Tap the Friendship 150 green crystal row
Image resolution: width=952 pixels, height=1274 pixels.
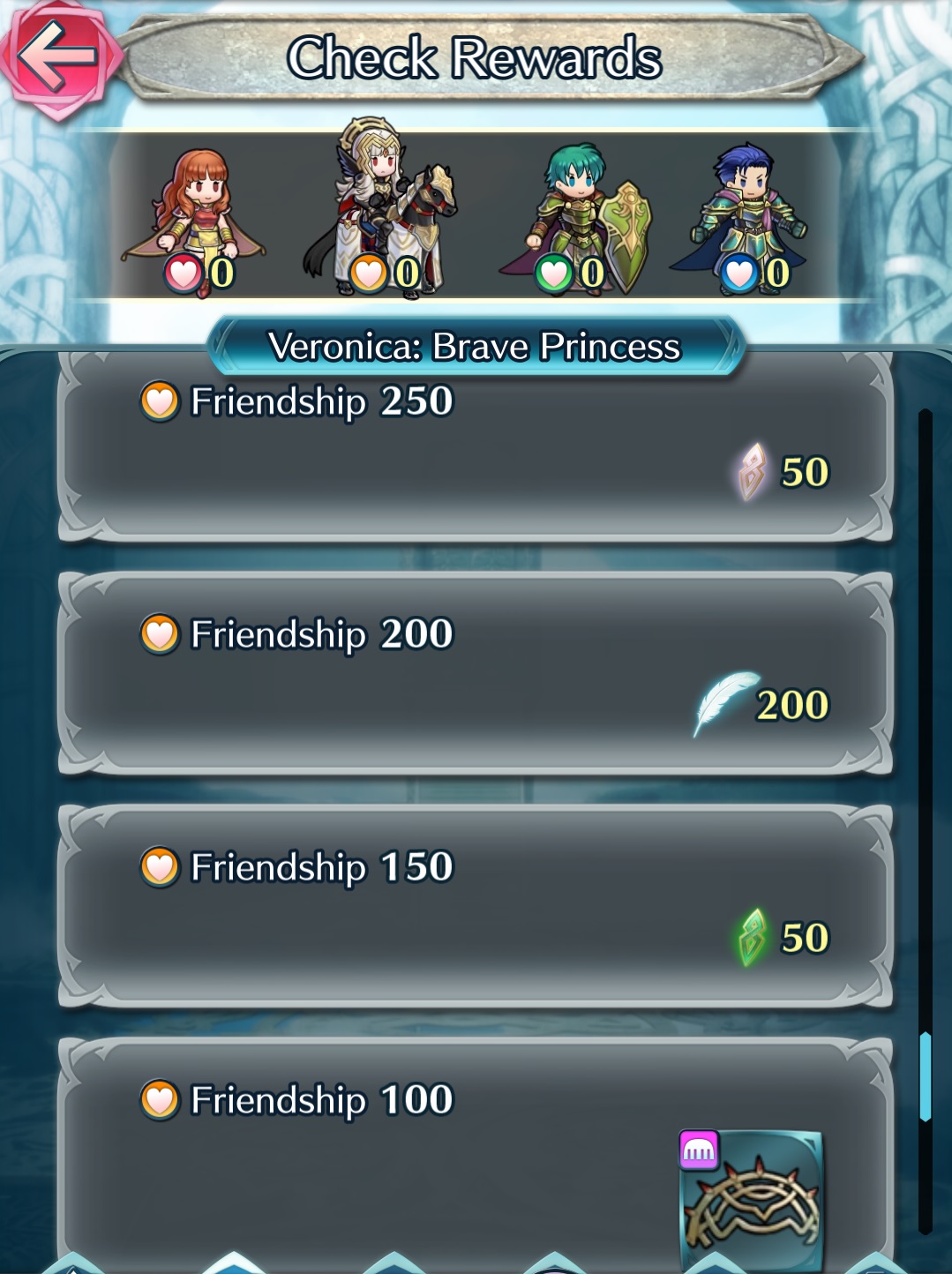point(475,907)
